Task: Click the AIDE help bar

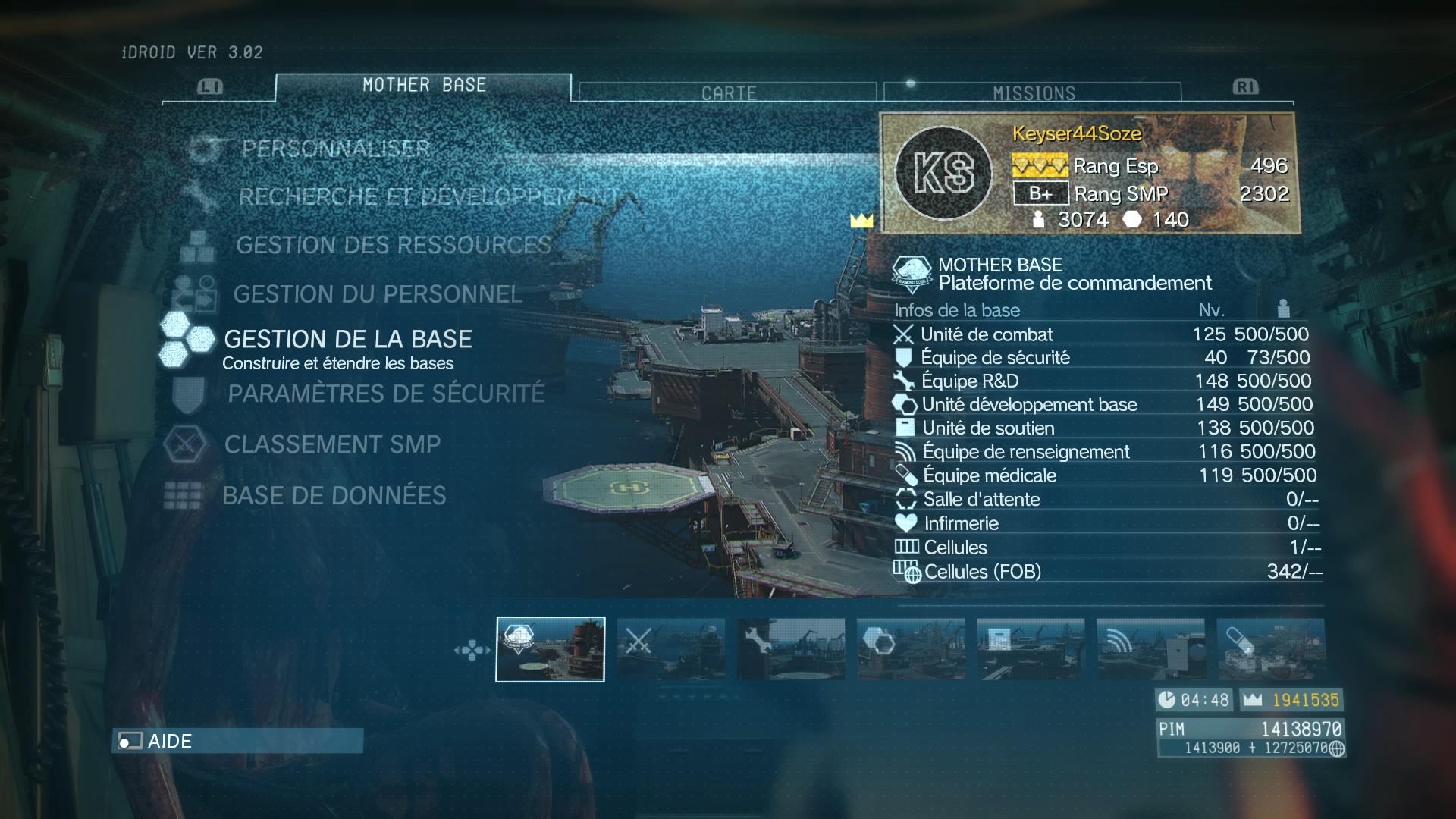Action: click(x=237, y=741)
